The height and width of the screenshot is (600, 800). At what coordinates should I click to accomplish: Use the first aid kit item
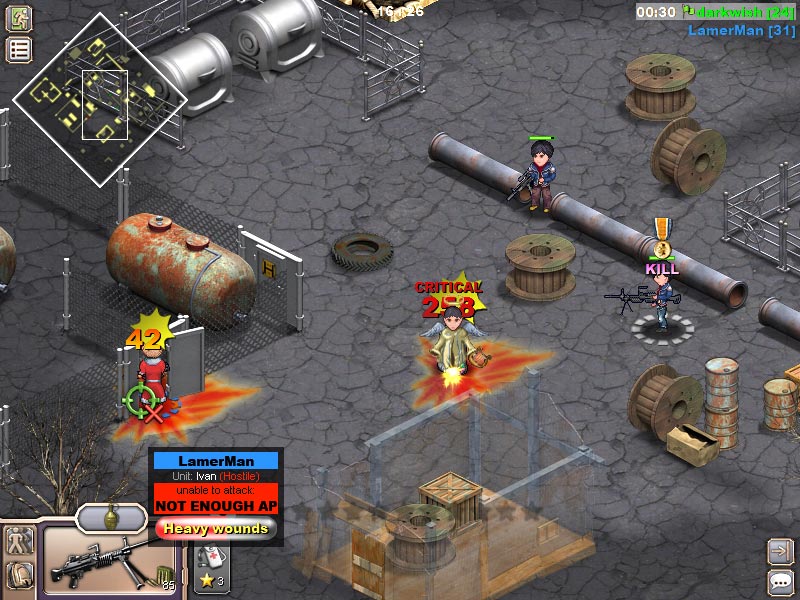(212, 558)
